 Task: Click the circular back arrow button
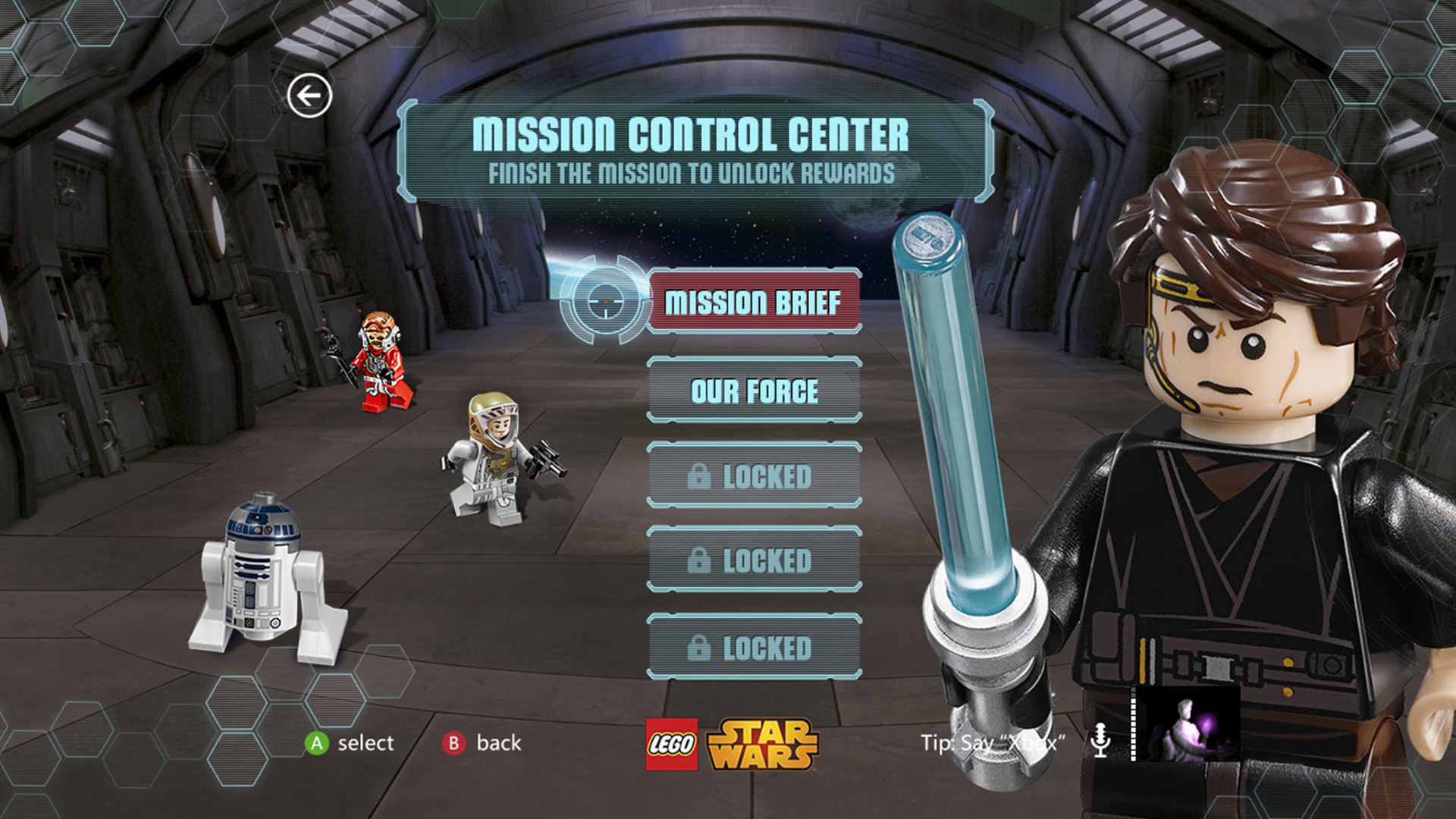pyautogui.click(x=309, y=96)
